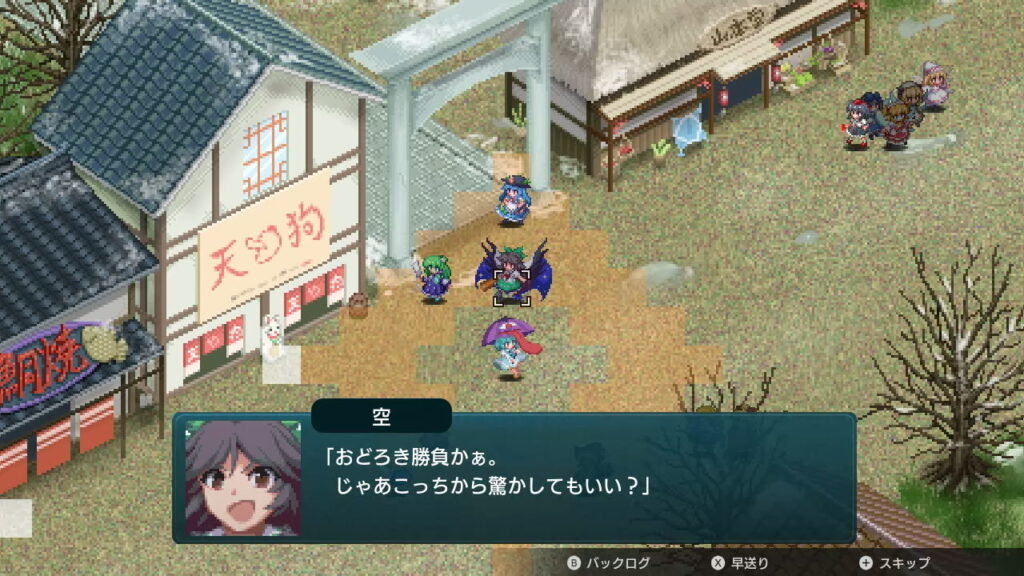The width and height of the screenshot is (1024, 576).
Task: Select the winged unit inside the bracket cursor
Action: pos(512,273)
